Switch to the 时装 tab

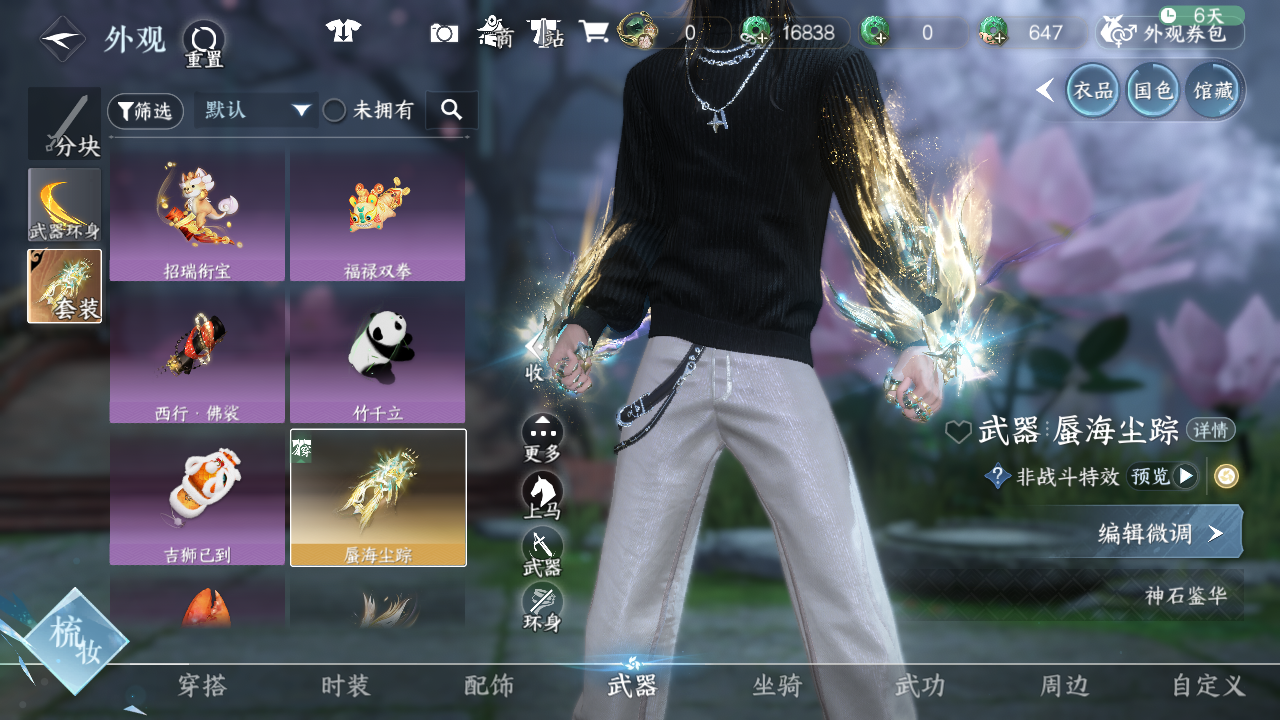coord(346,686)
